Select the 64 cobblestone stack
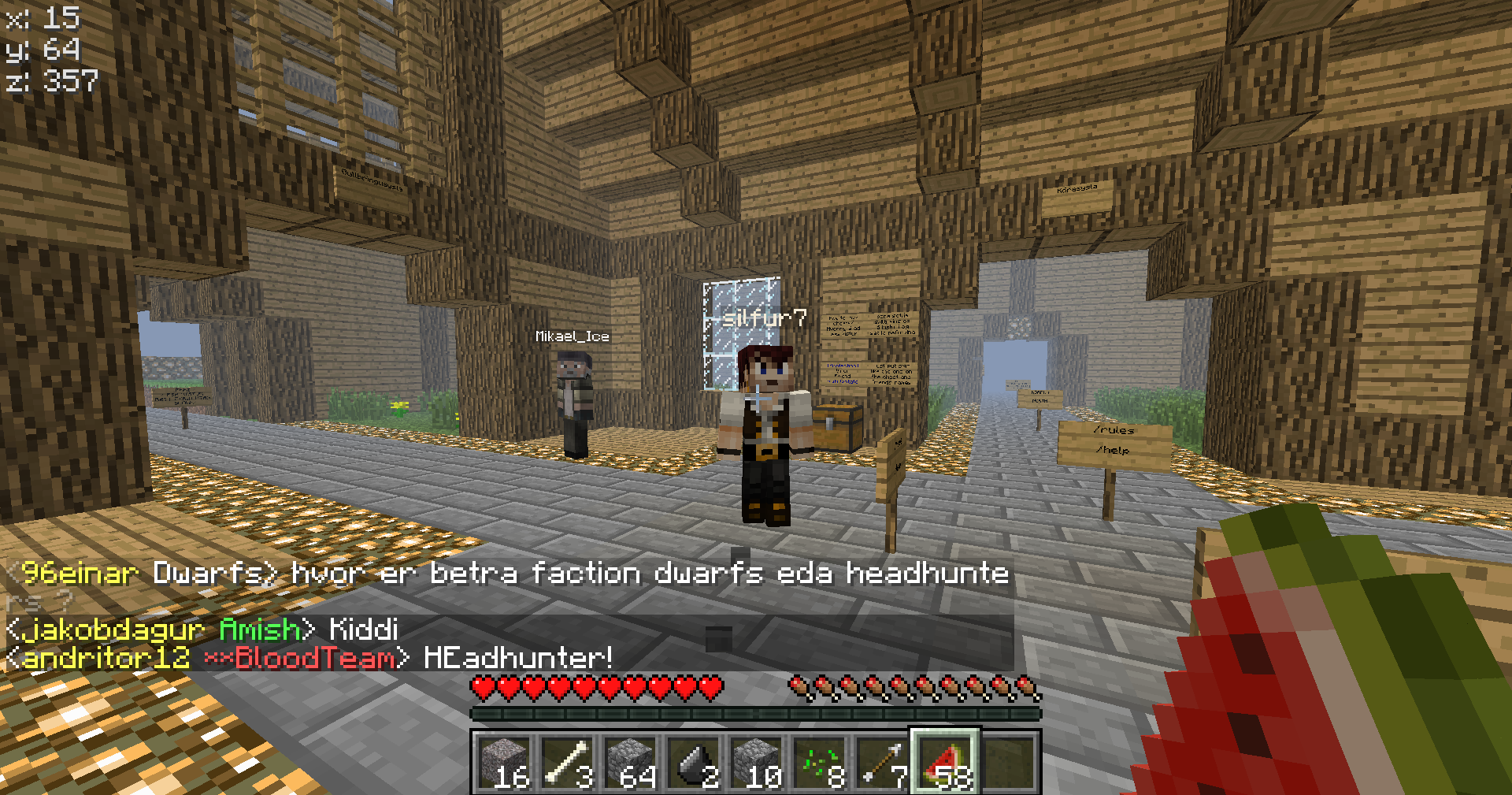 [x=631, y=762]
